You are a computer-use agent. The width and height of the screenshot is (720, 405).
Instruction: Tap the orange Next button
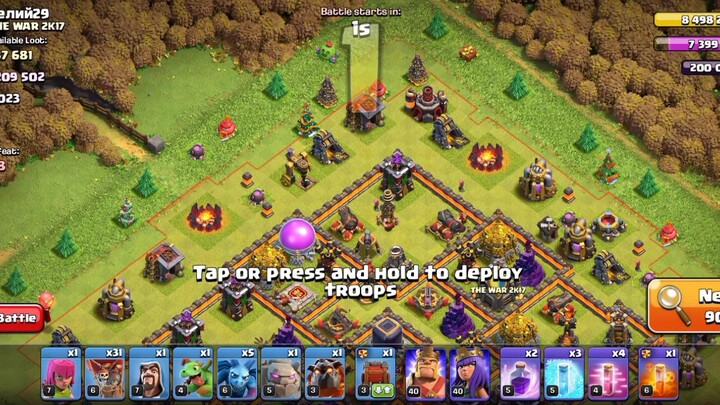coord(686,305)
